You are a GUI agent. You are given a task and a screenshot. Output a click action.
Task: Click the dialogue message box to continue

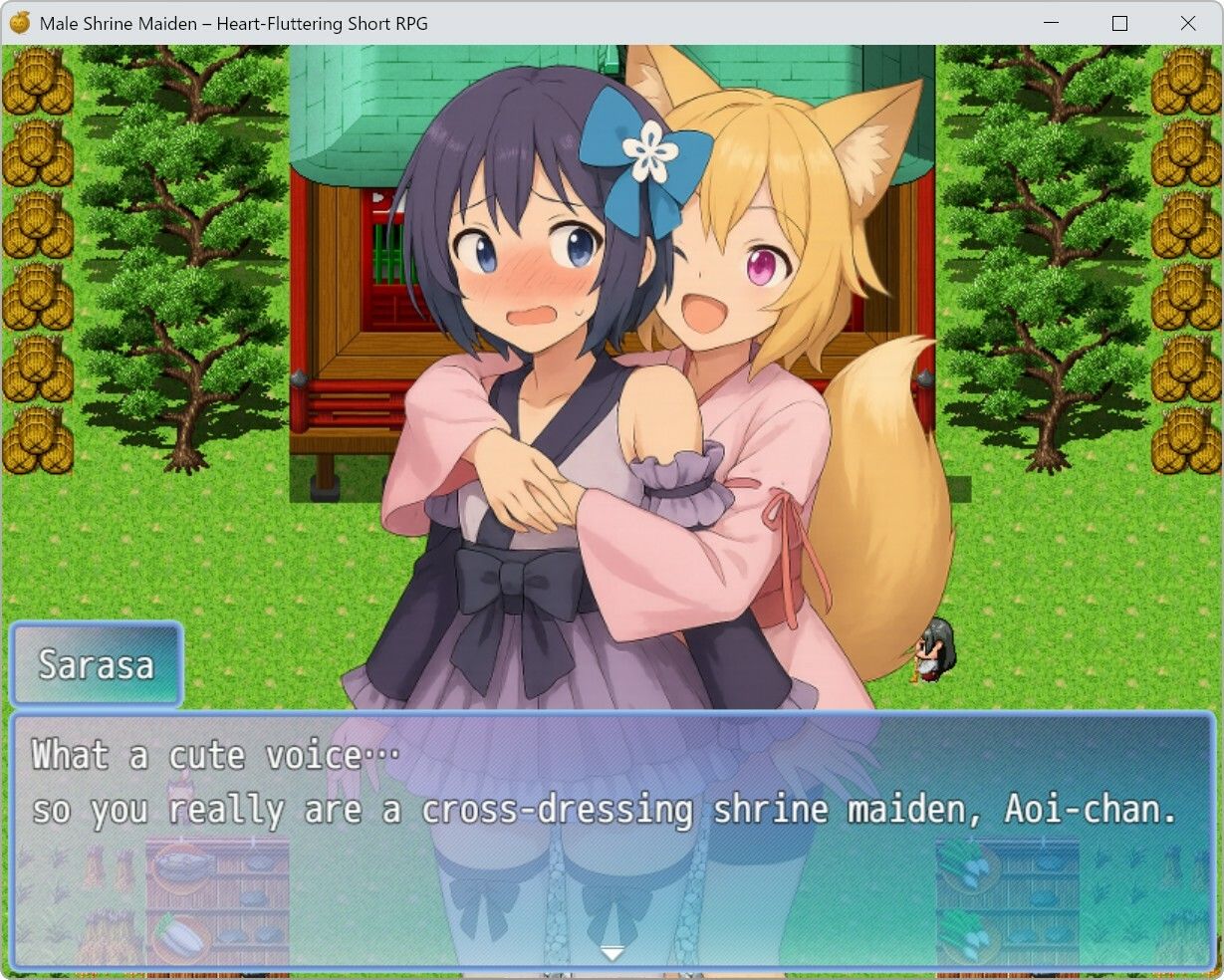pos(612,839)
